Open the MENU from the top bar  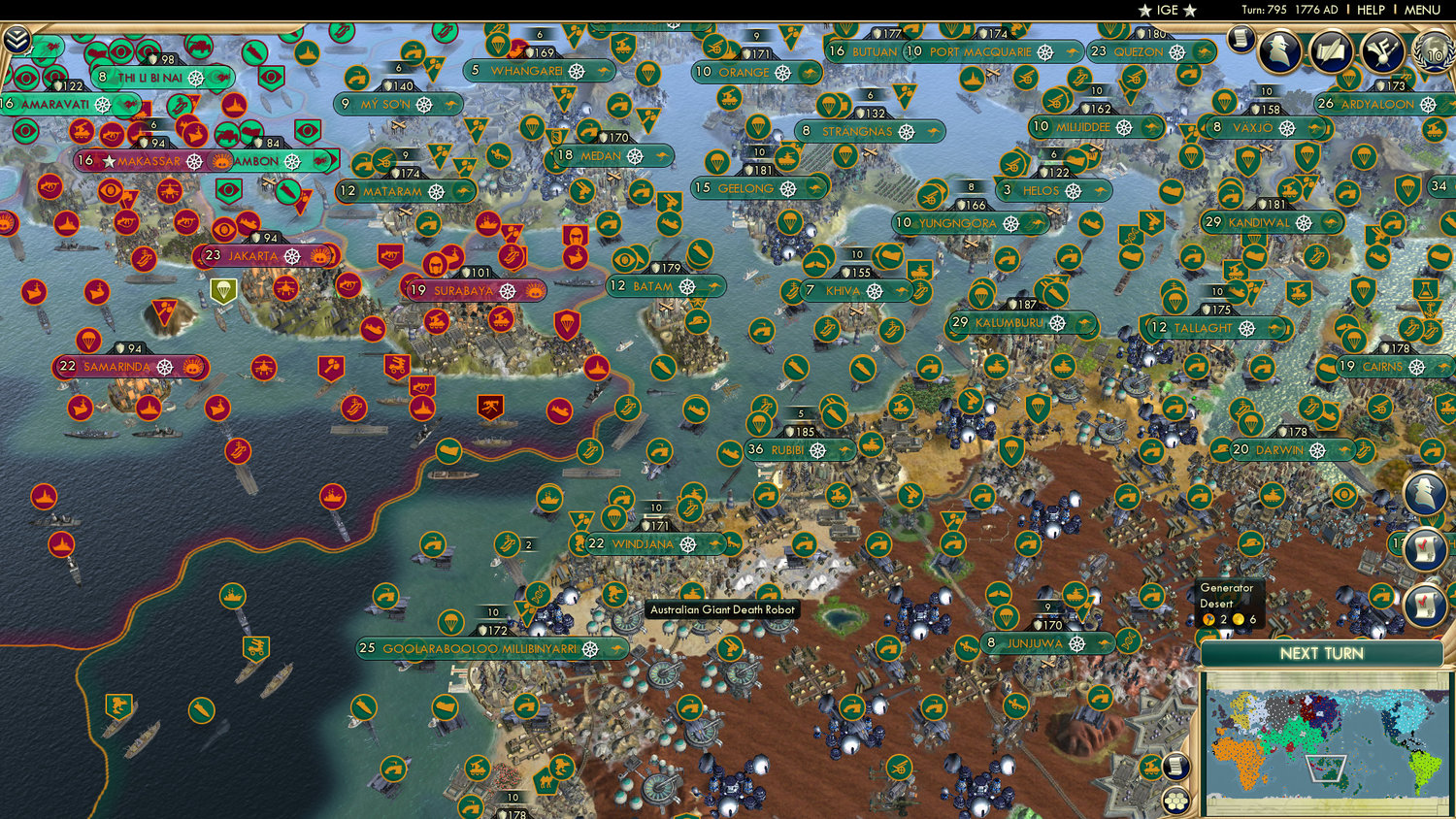[x=1421, y=10]
